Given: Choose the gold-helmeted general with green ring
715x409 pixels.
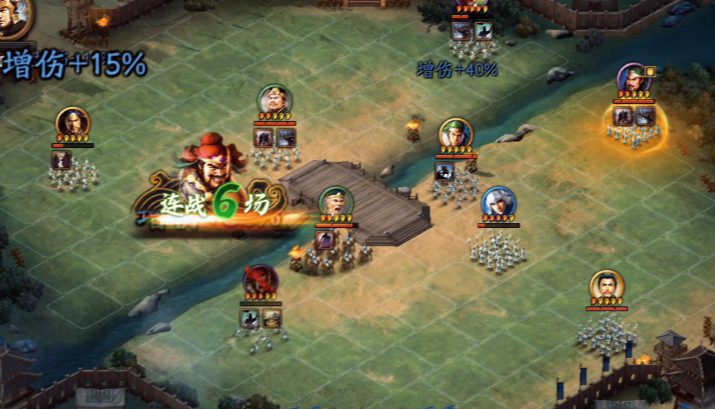Looking at the screenshot, I should coord(275,101).
